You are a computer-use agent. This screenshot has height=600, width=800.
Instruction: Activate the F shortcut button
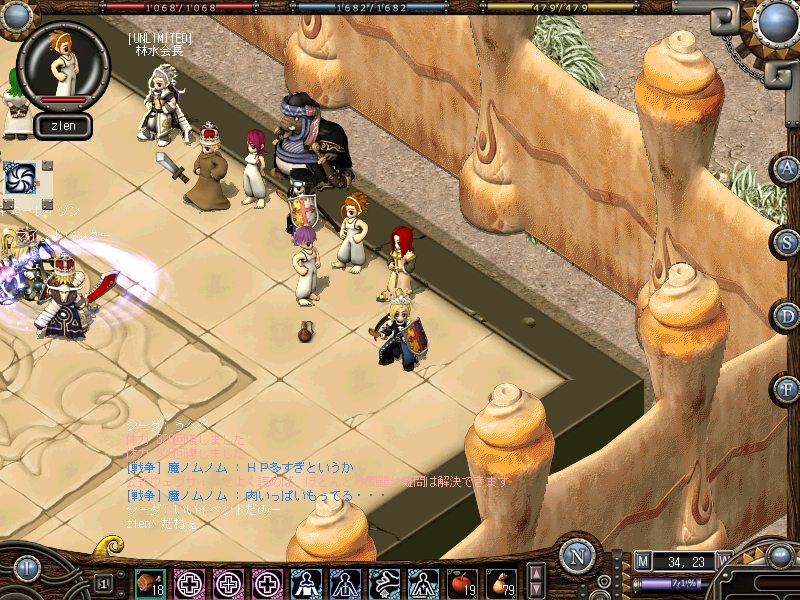(x=787, y=388)
